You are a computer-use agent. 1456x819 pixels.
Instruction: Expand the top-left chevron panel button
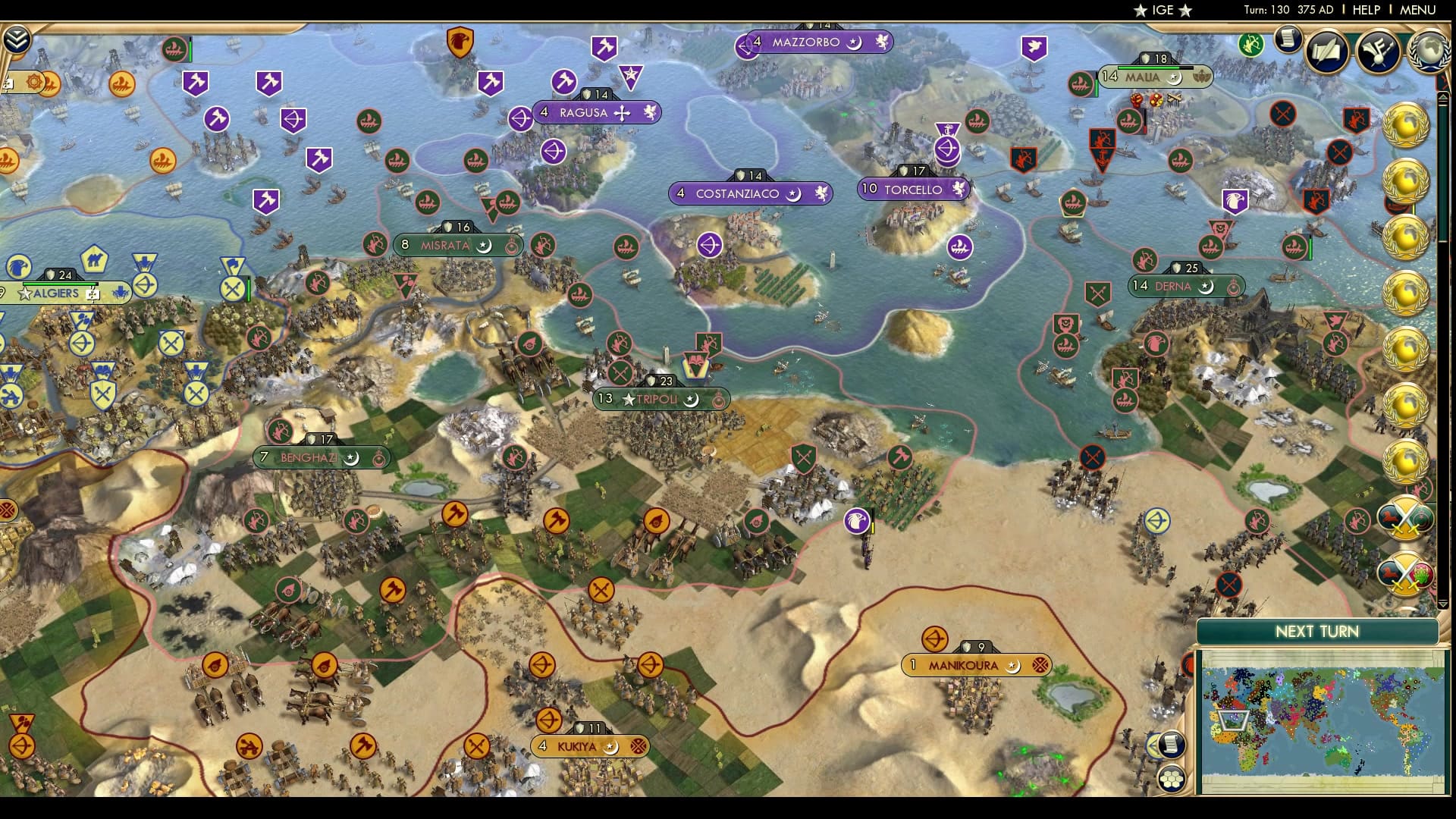coord(16,39)
